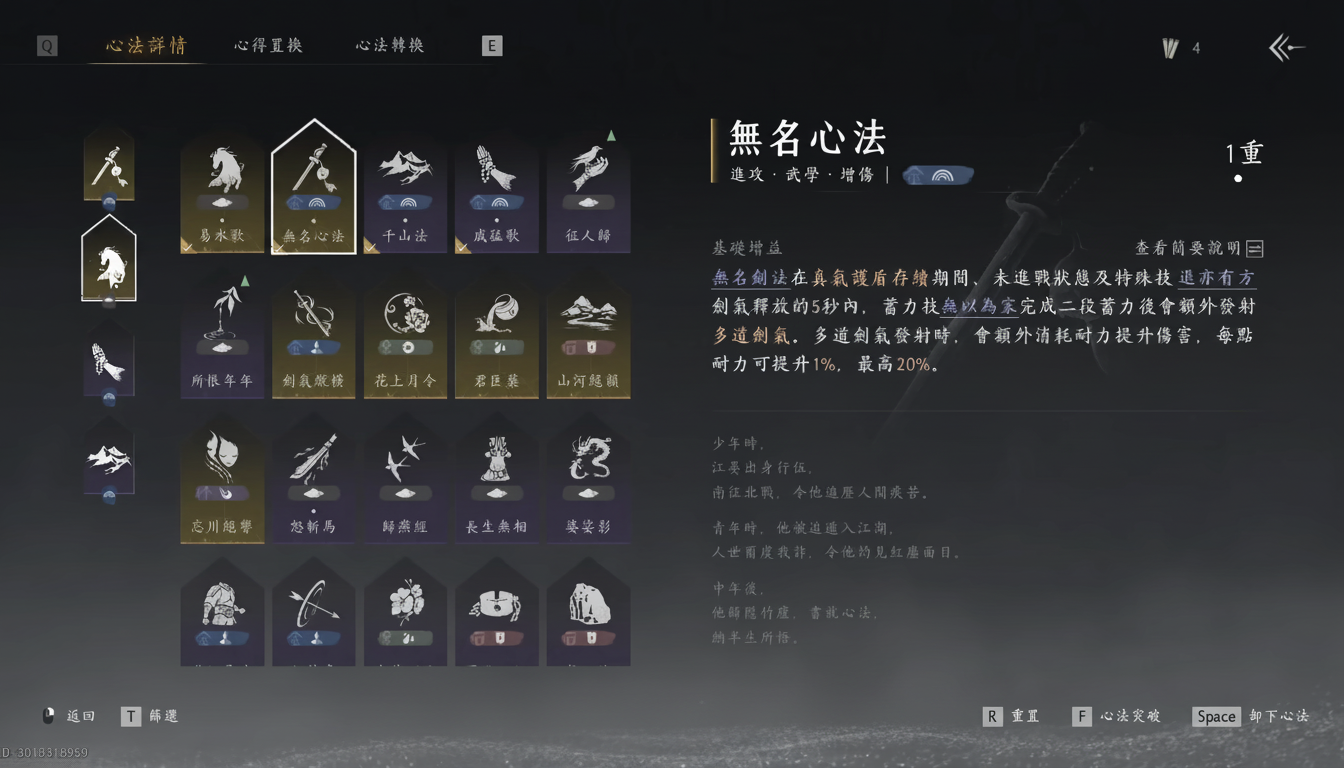Pick the 歸燕經 swallows card
This screenshot has width=1344, height=768.
click(x=405, y=485)
